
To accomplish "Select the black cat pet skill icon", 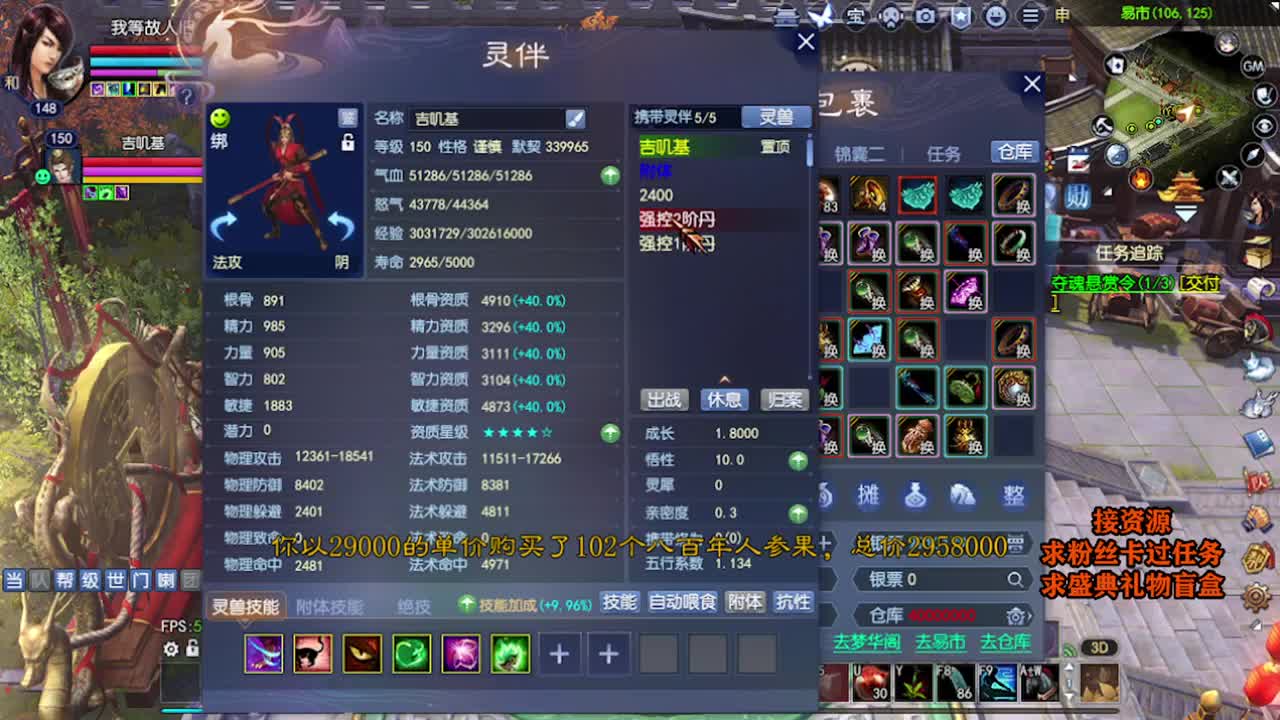I will (x=313, y=654).
